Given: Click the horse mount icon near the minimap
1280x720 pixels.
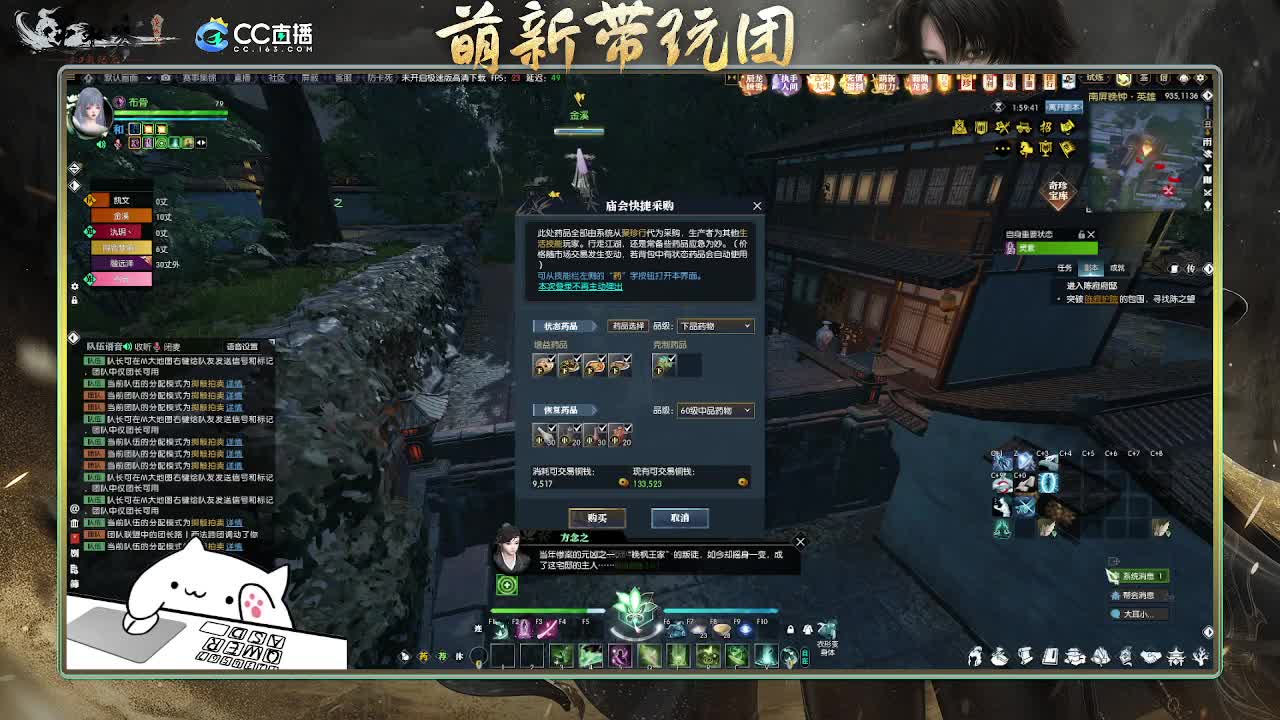Looking at the screenshot, I should coord(1025,149).
